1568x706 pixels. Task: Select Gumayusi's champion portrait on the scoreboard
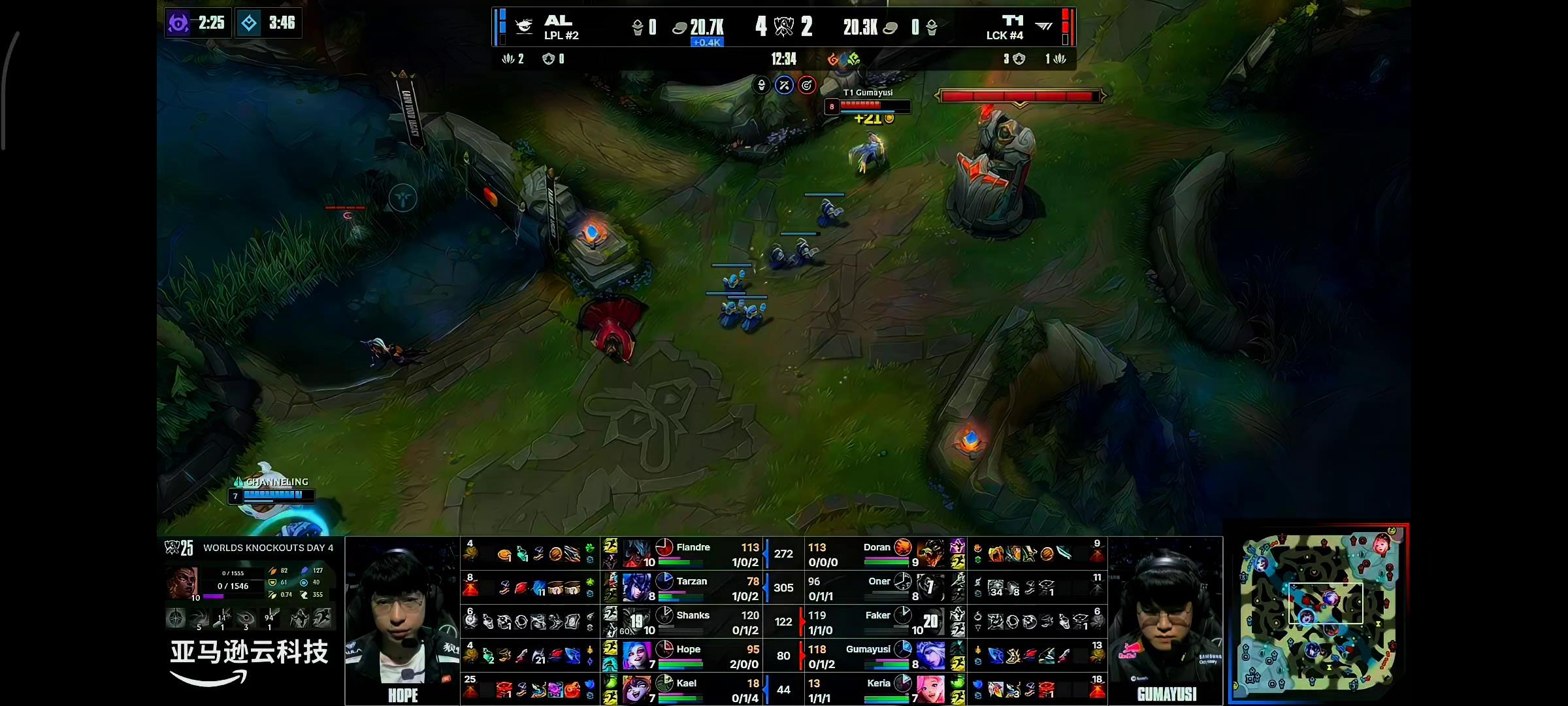point(930,655)
